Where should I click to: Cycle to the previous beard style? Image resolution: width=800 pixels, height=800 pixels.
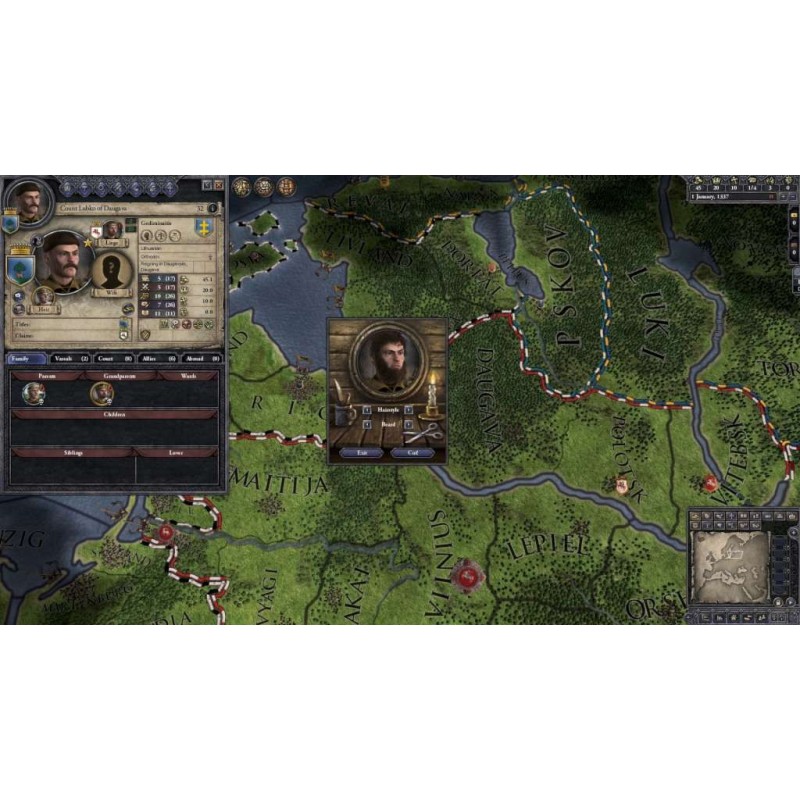pos(366,424)
